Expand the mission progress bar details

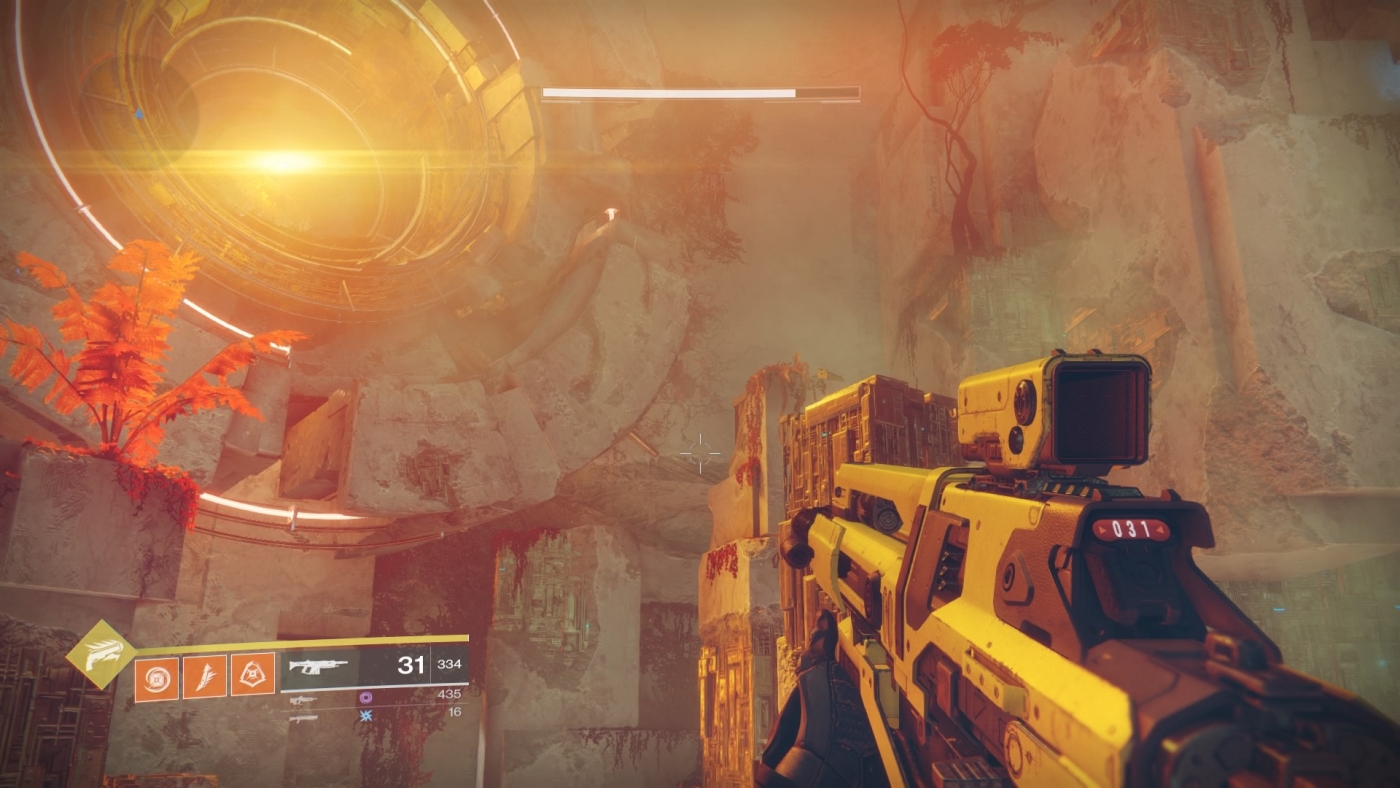click(x=700, y=91)
